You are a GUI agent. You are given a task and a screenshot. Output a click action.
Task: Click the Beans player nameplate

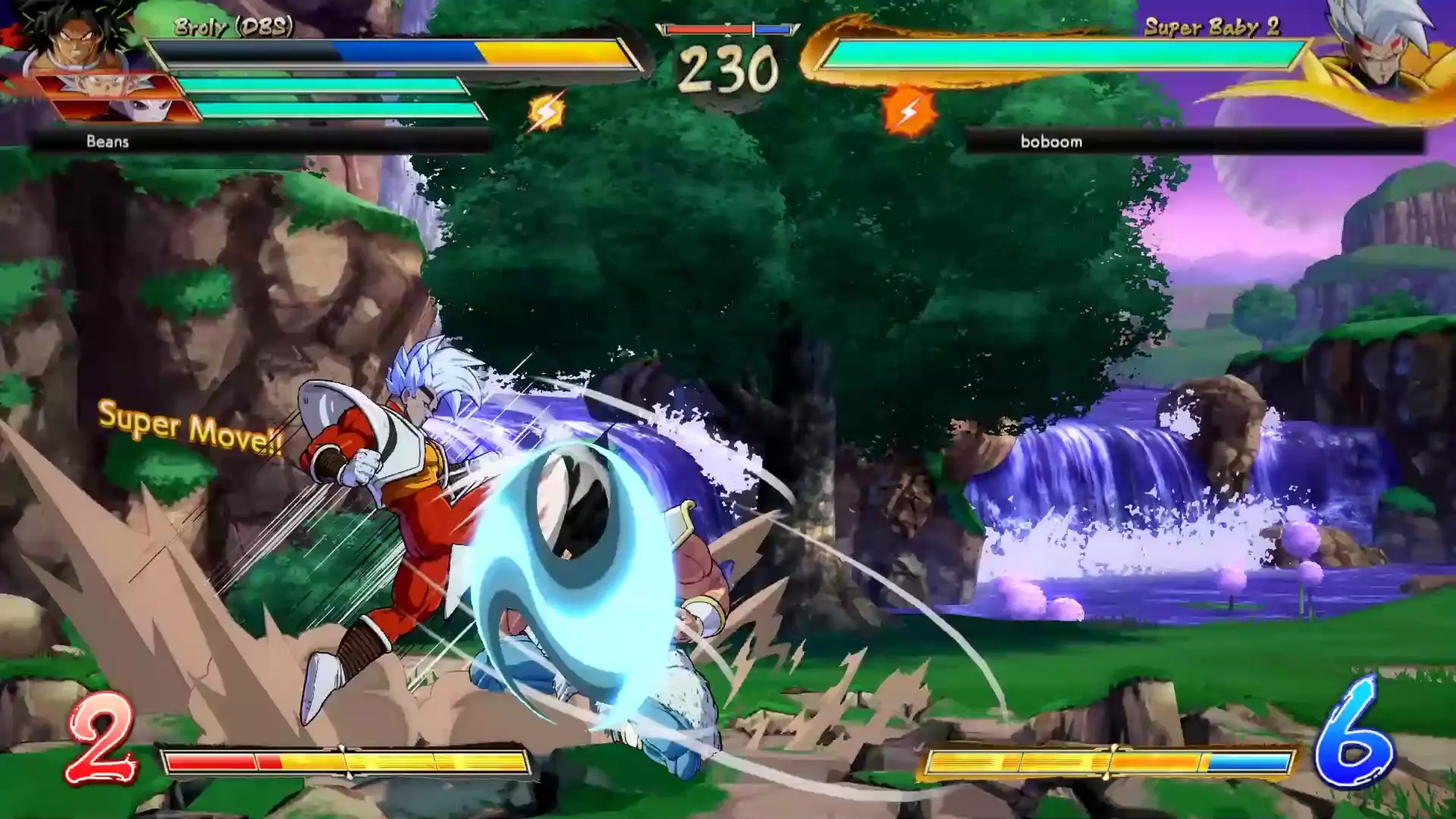[106, 142]
